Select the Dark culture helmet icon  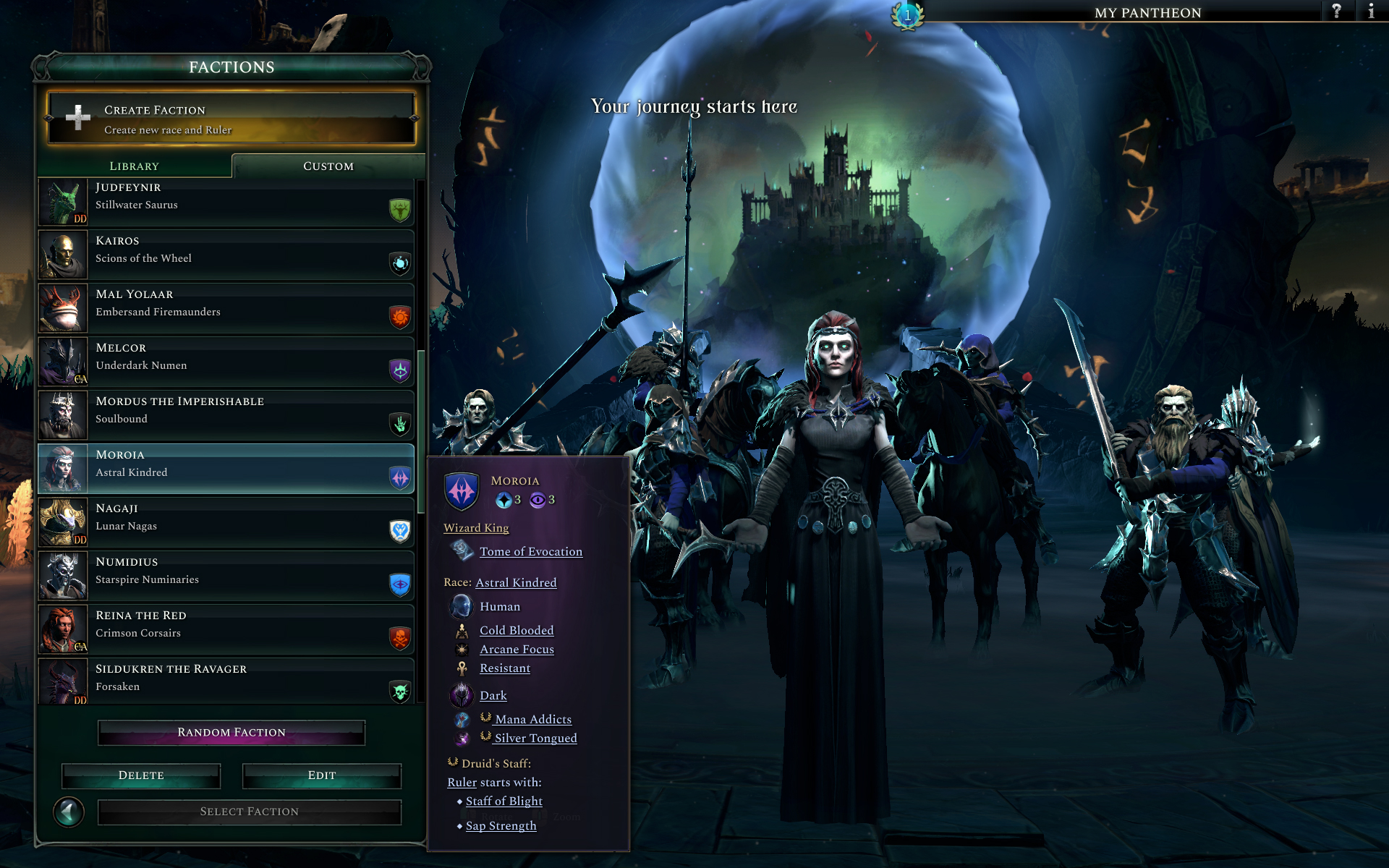coord(463,694)
